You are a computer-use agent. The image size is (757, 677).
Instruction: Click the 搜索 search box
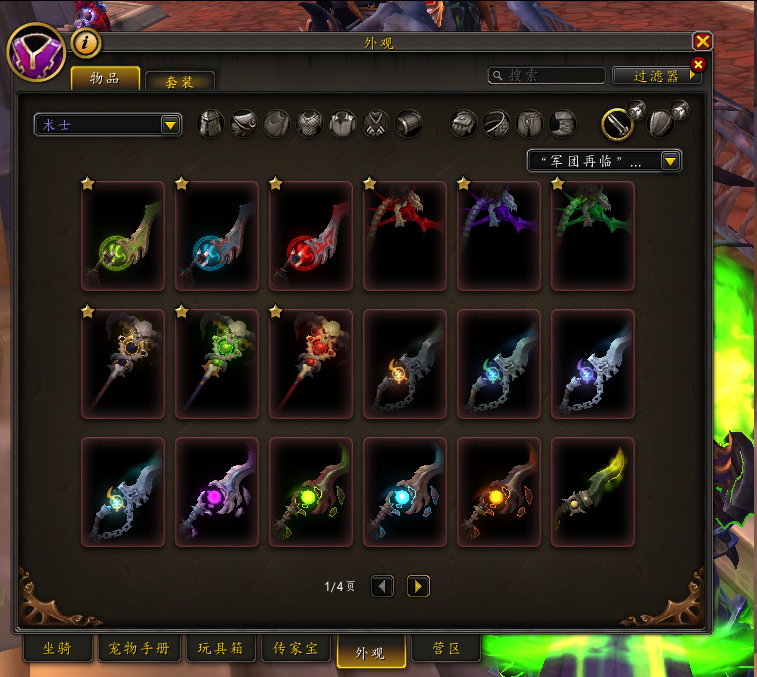pos(547,75)
